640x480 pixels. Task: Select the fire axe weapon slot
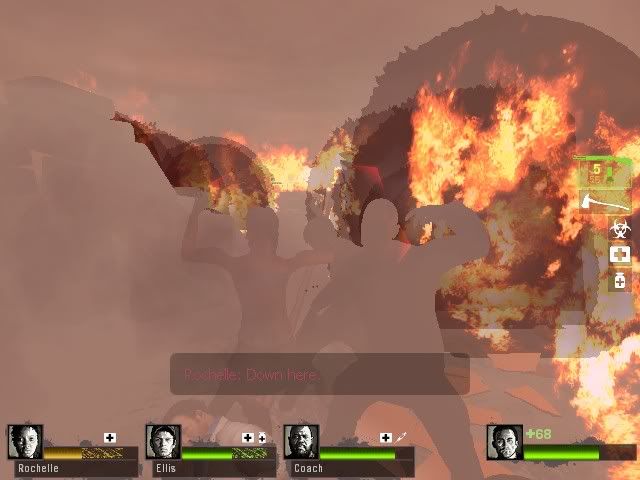click(x=604, y=203)
